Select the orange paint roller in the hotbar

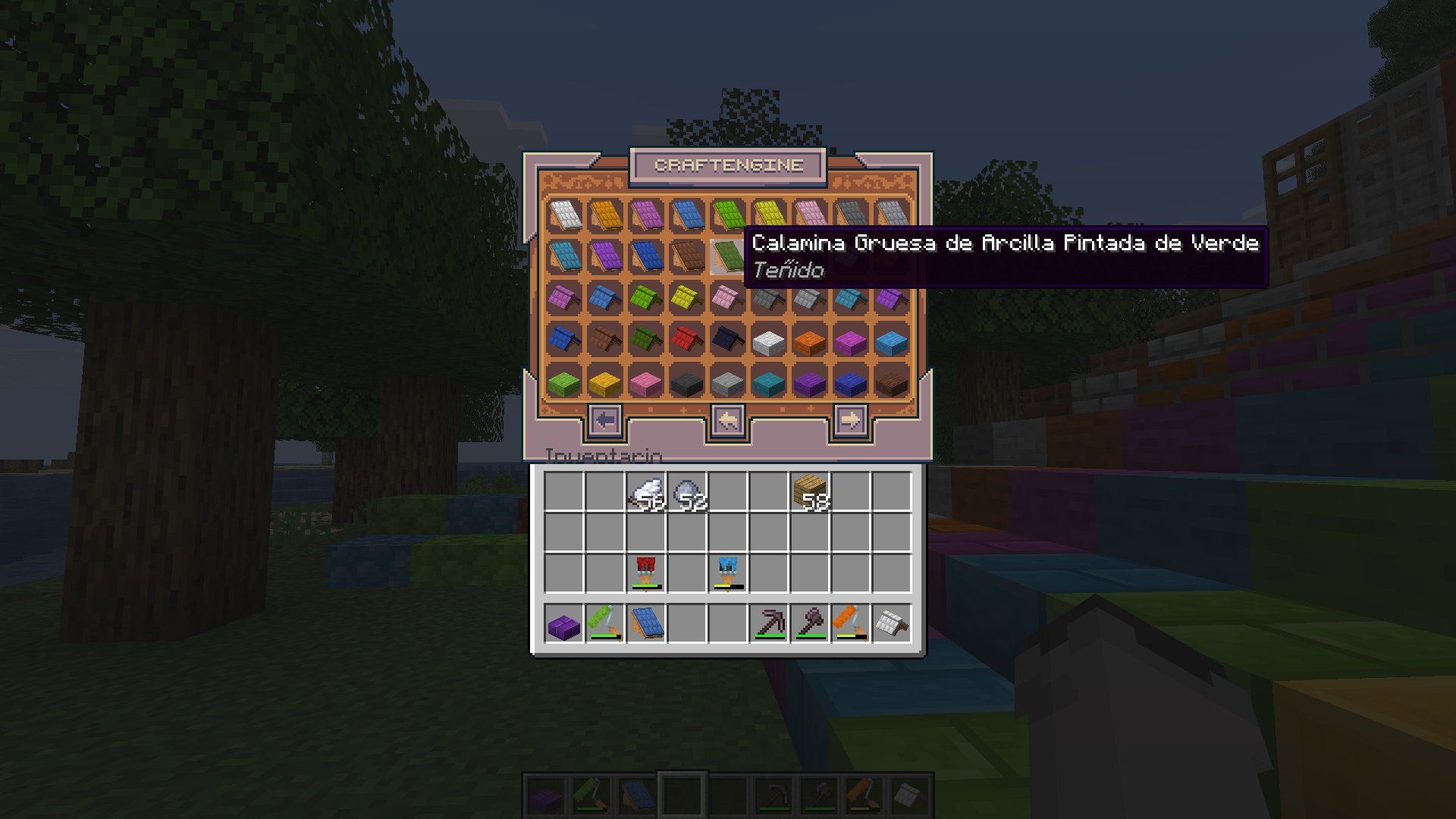(850, 623)
